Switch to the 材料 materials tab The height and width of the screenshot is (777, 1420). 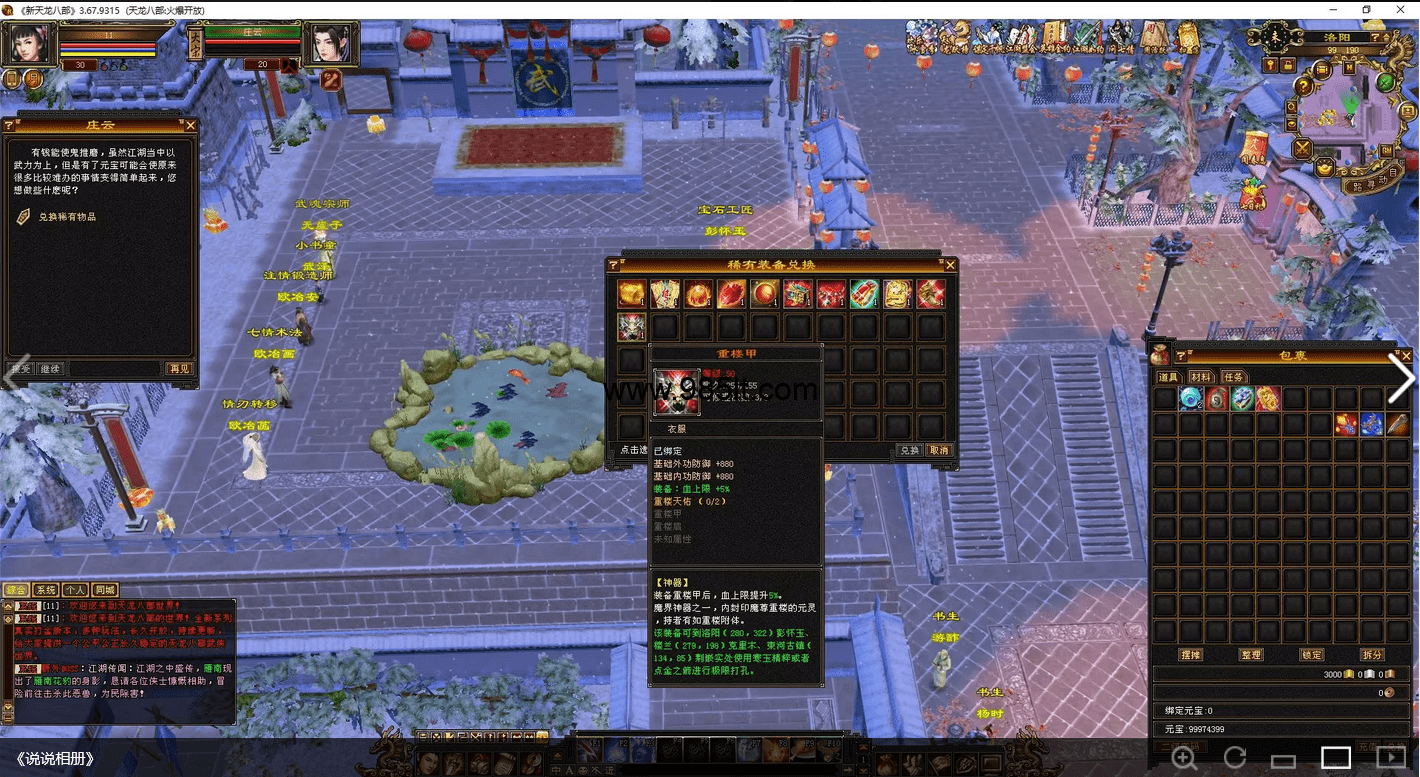tap(1200, 377)
